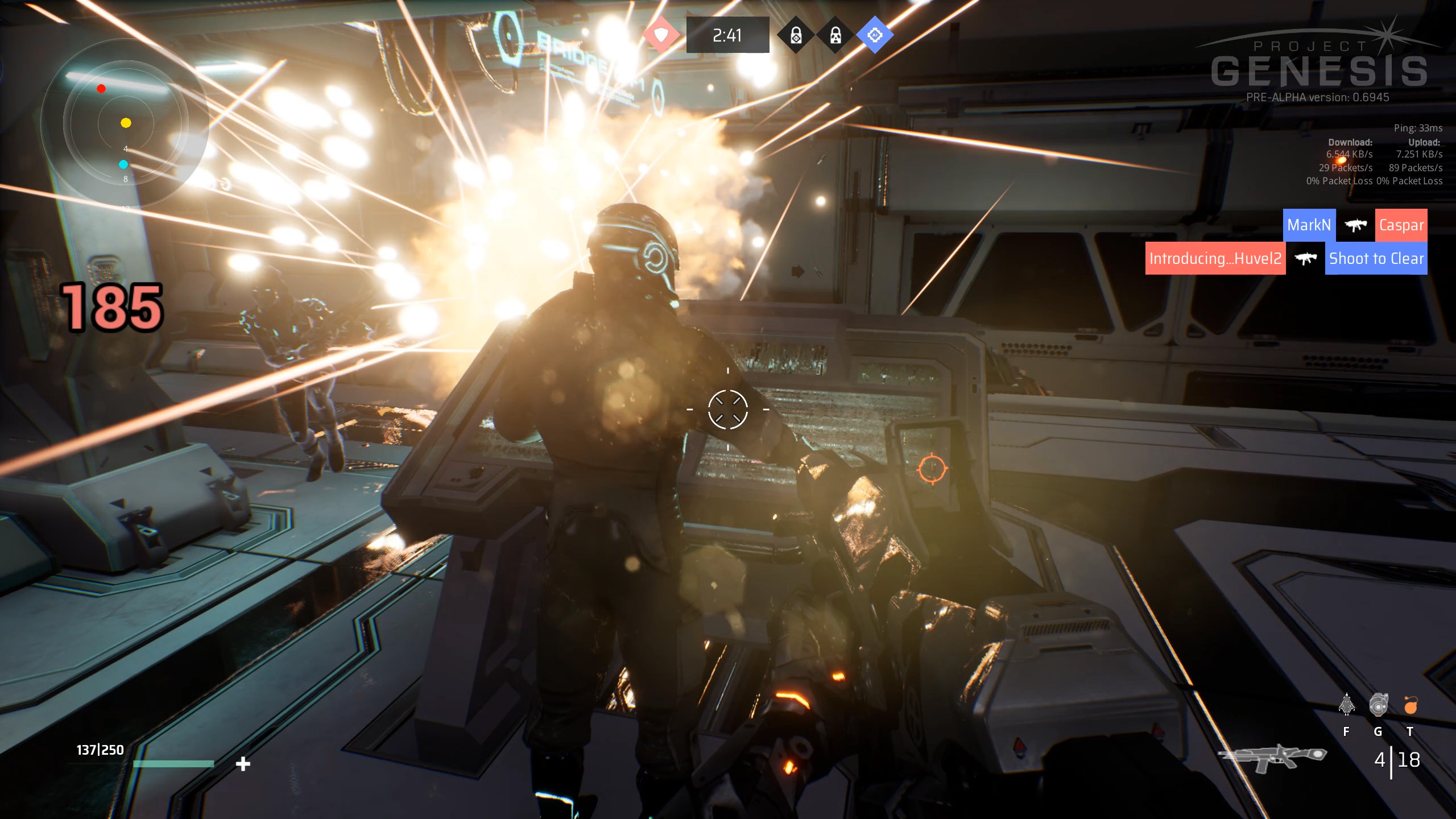Activate the round drone gadget icon
This screenshot has height=819, width=1456.
[1378, 705]
